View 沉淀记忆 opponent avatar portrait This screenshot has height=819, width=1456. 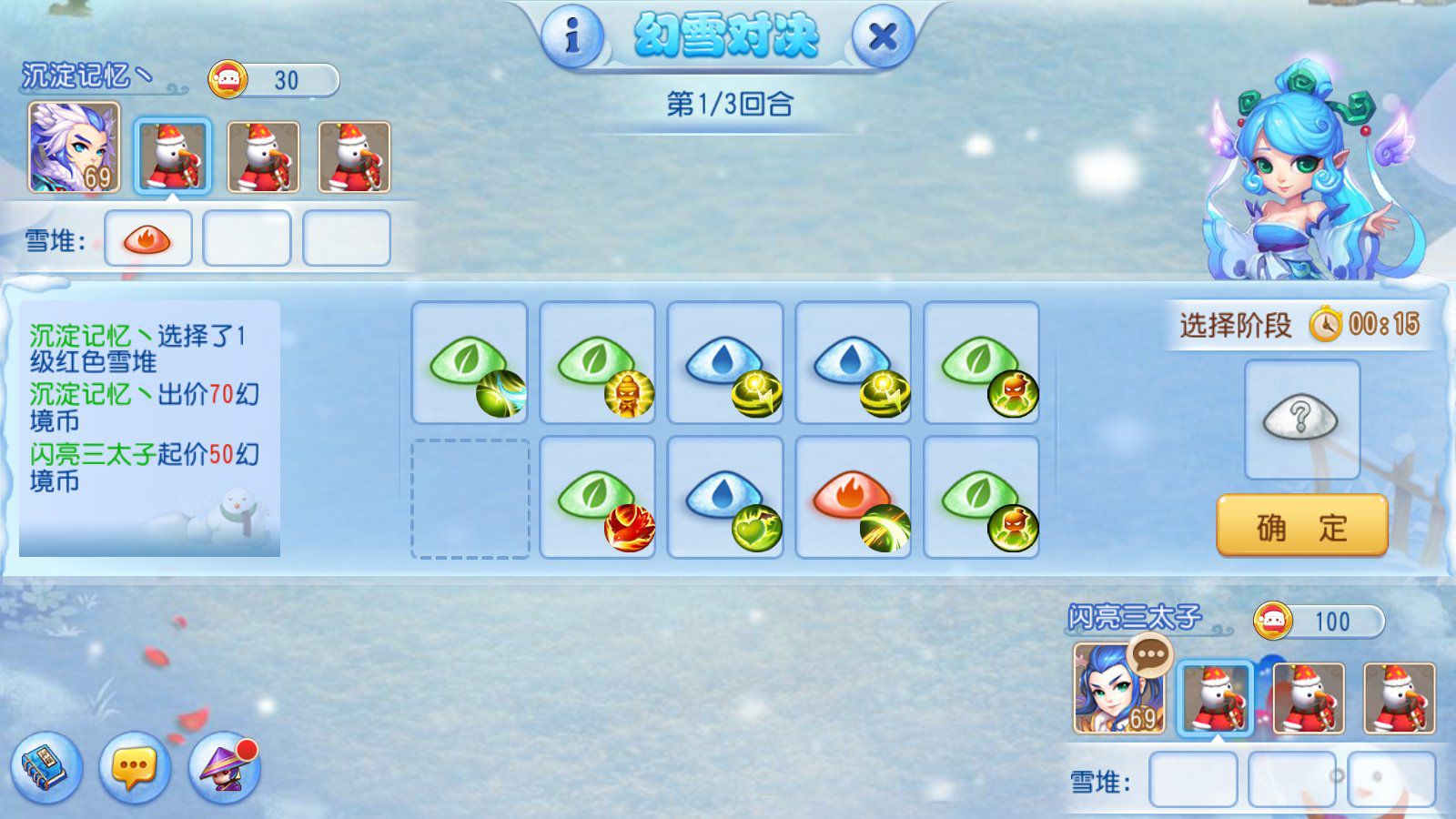pyautogui.click(x=74, y=147)
